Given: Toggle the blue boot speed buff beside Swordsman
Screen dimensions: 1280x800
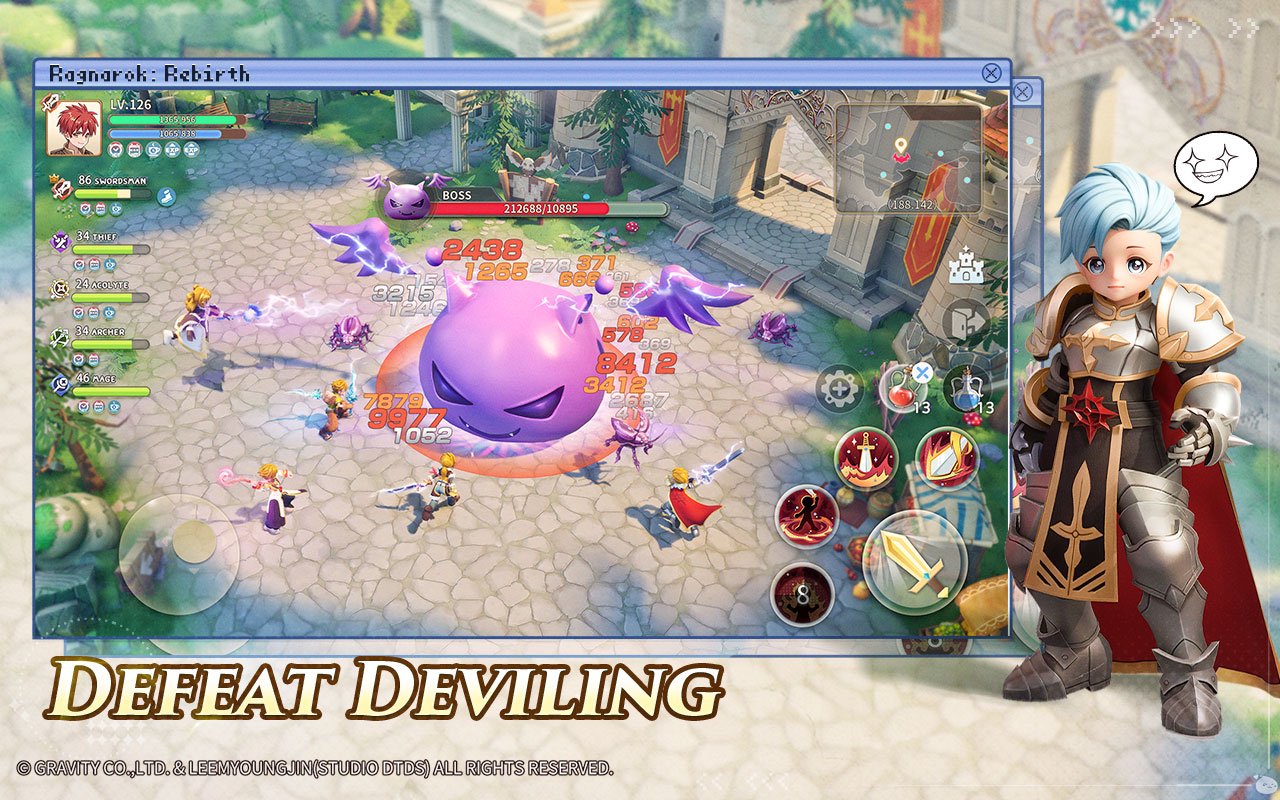Looking at the screenshot, I should click(x=166, y=198).
